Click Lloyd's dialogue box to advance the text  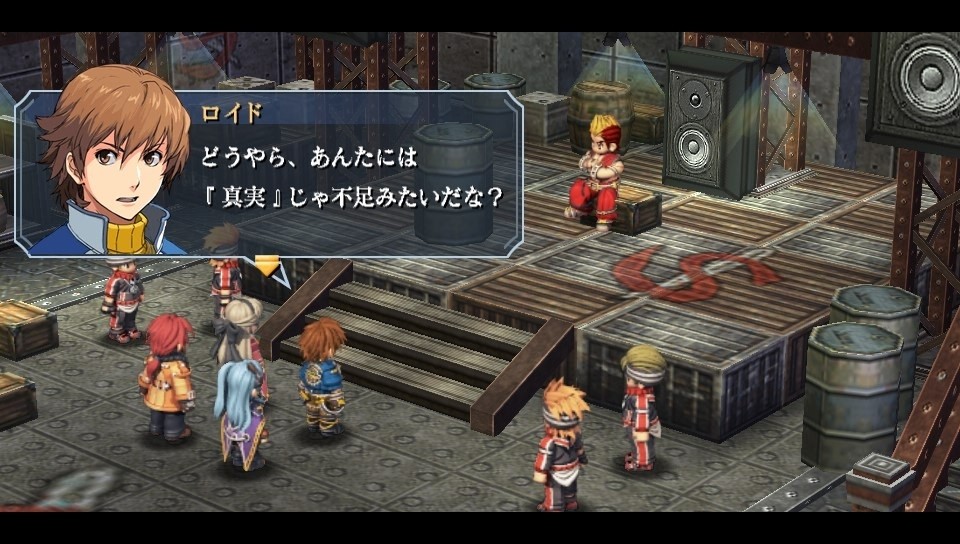click(x=350, y=175)
